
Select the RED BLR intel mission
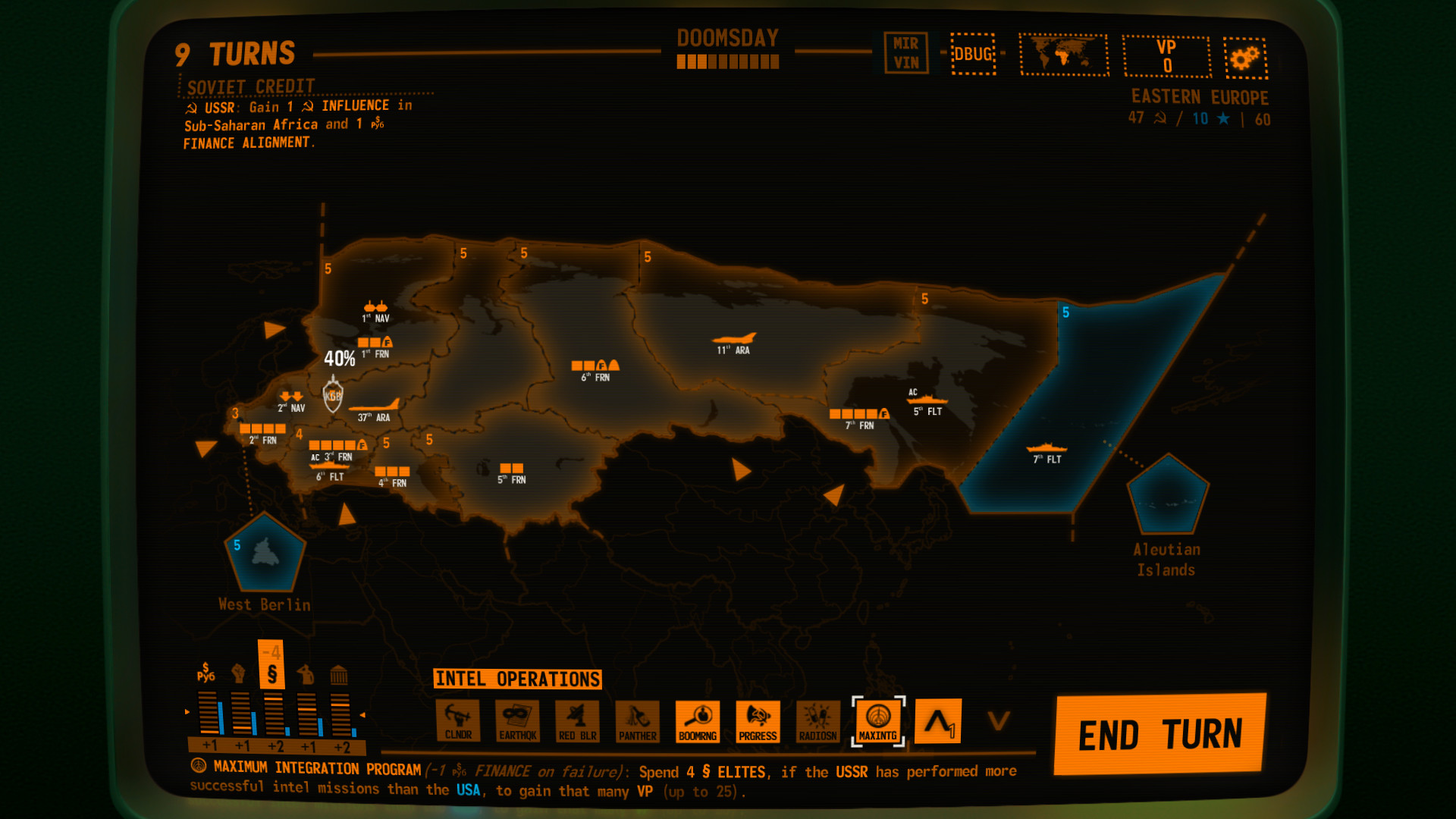tap(578, 722)
